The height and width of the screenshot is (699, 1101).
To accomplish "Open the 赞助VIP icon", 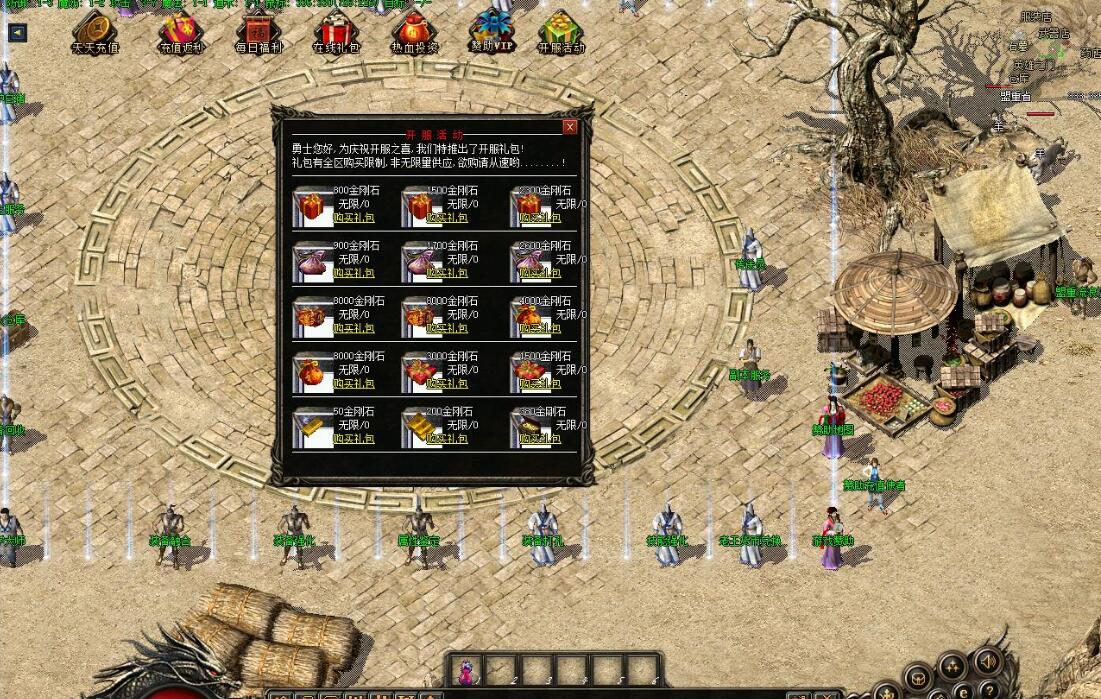I will pos(492,29).
